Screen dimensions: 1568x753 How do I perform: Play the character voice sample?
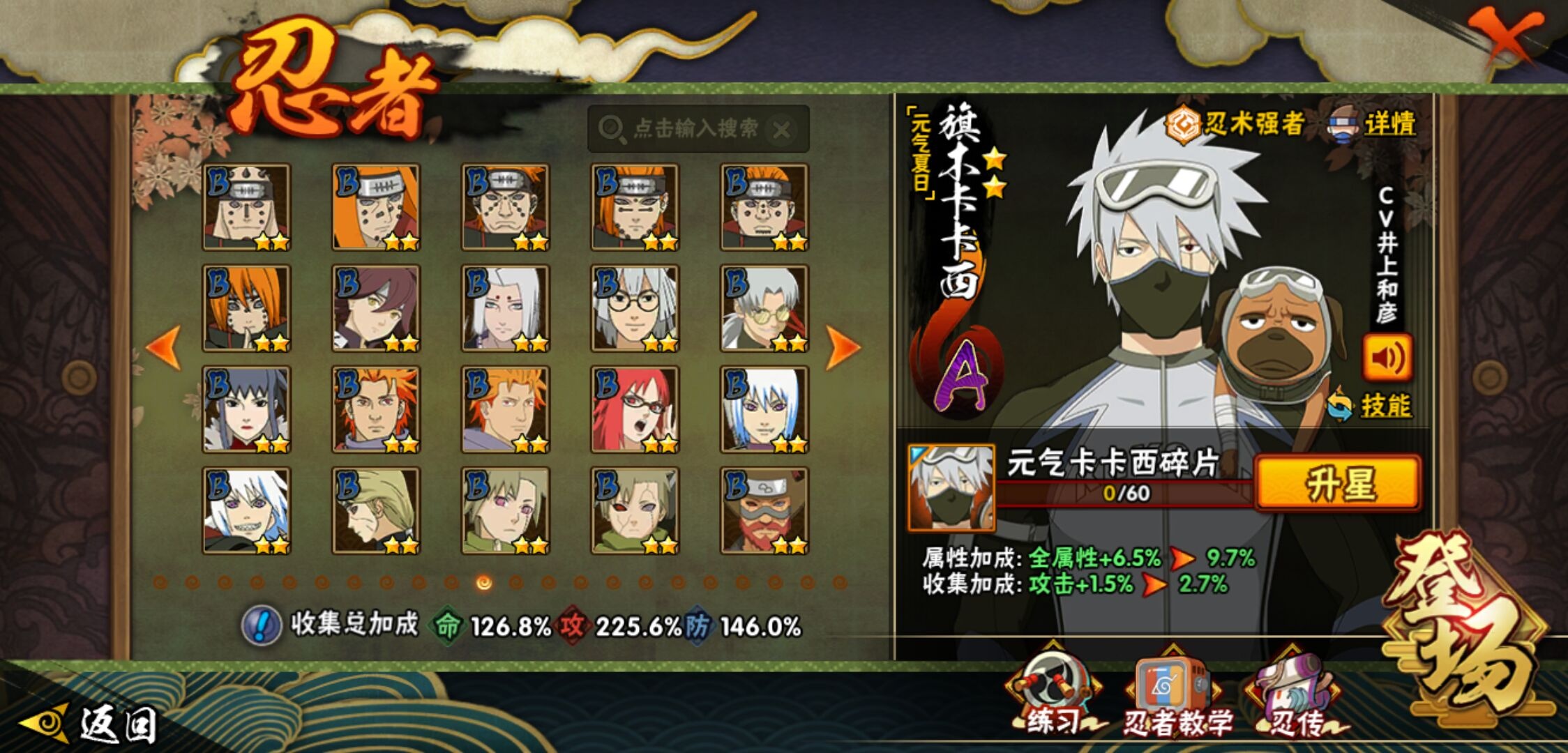[1387, 358]
